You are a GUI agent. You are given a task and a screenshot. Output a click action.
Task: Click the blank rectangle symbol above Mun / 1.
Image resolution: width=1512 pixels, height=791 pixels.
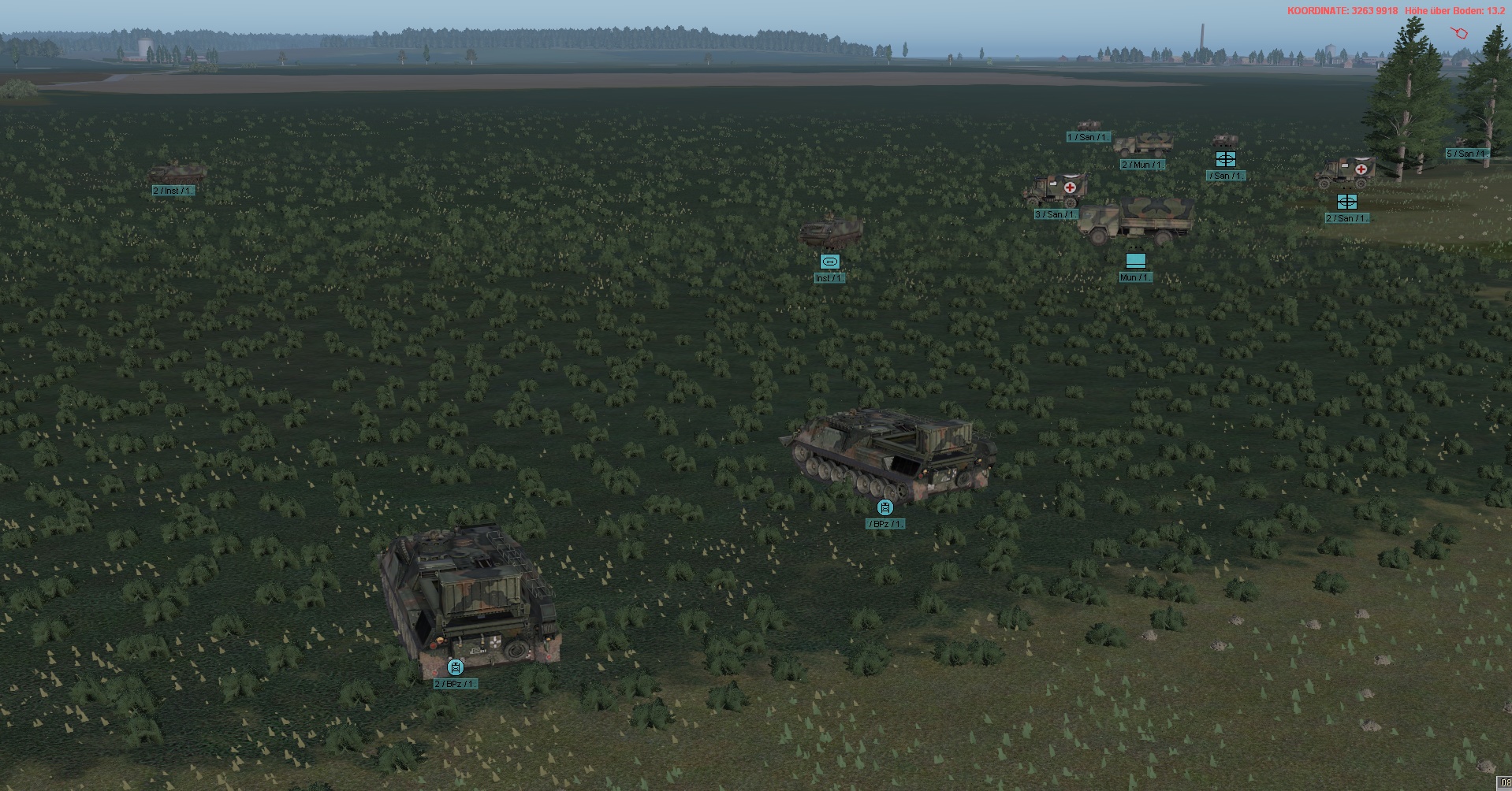(1135, 260)
